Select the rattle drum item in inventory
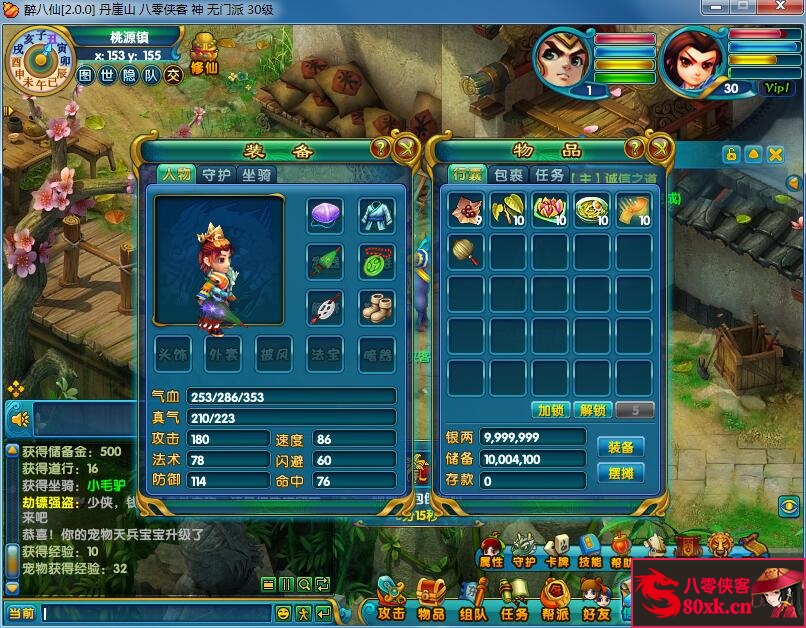The image size is (806, 628). pos(465,251)
